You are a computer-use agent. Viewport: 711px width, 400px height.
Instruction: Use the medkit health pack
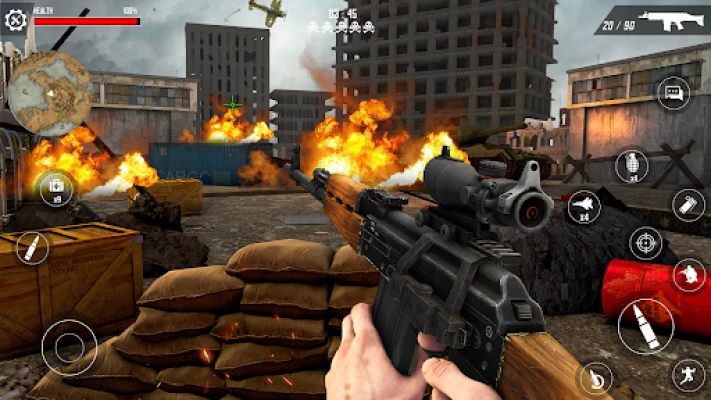(x=54, y=187)
